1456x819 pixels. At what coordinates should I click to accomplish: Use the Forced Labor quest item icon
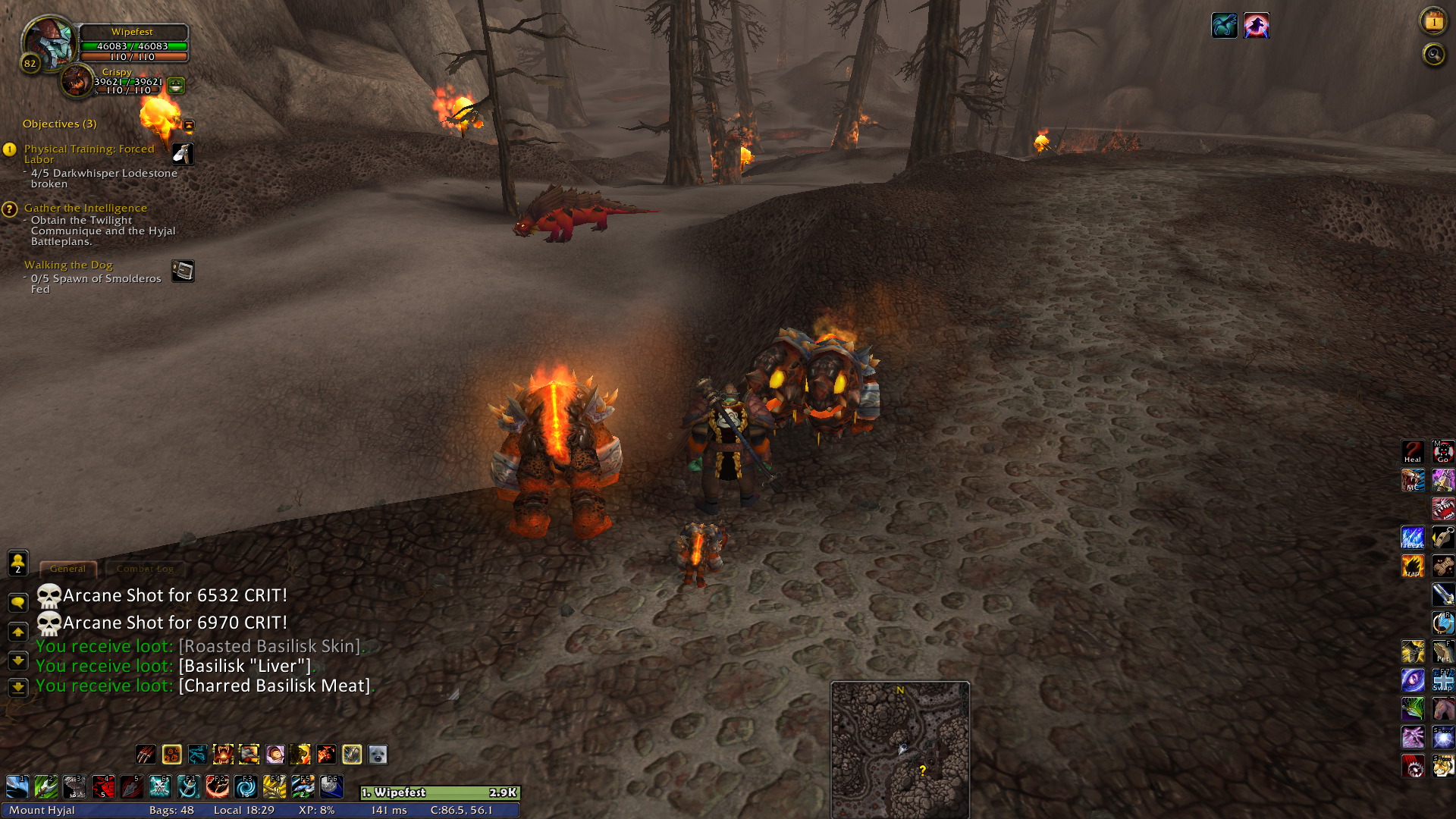183,154
